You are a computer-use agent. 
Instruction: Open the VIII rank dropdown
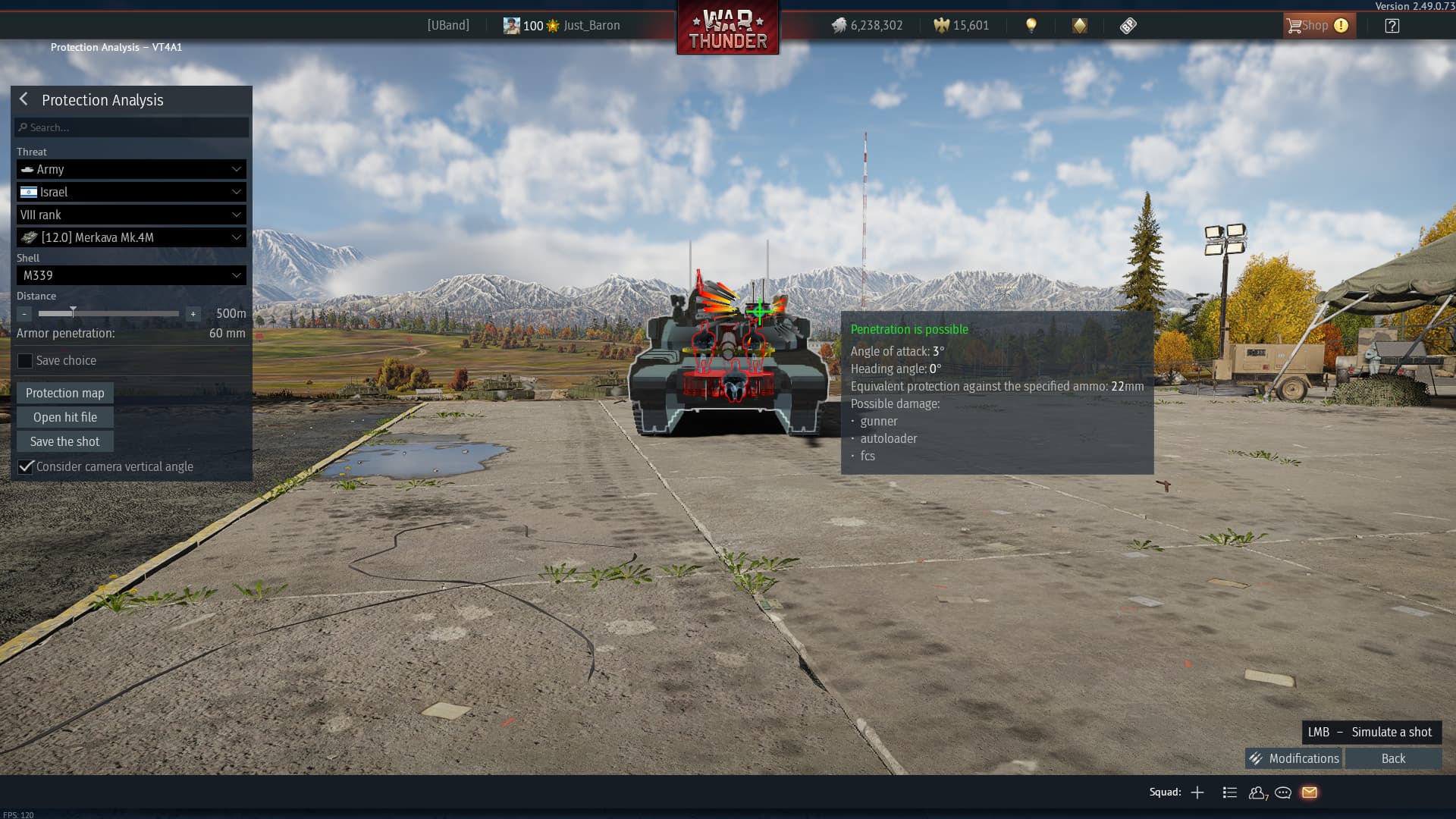point(131,215)
